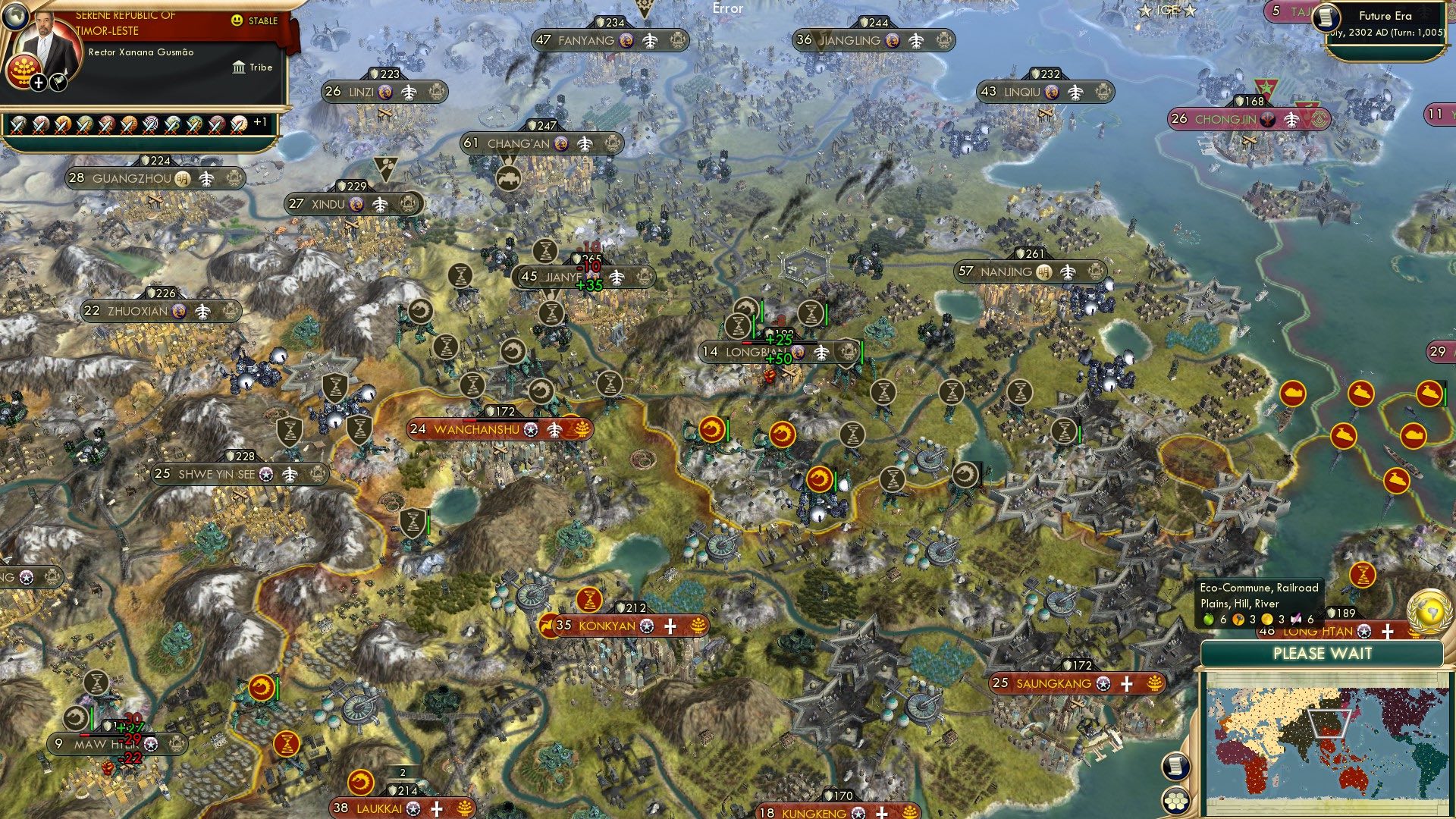
Task: Click the plus icon beside the civilization emblem
Action: coord(38,82)
